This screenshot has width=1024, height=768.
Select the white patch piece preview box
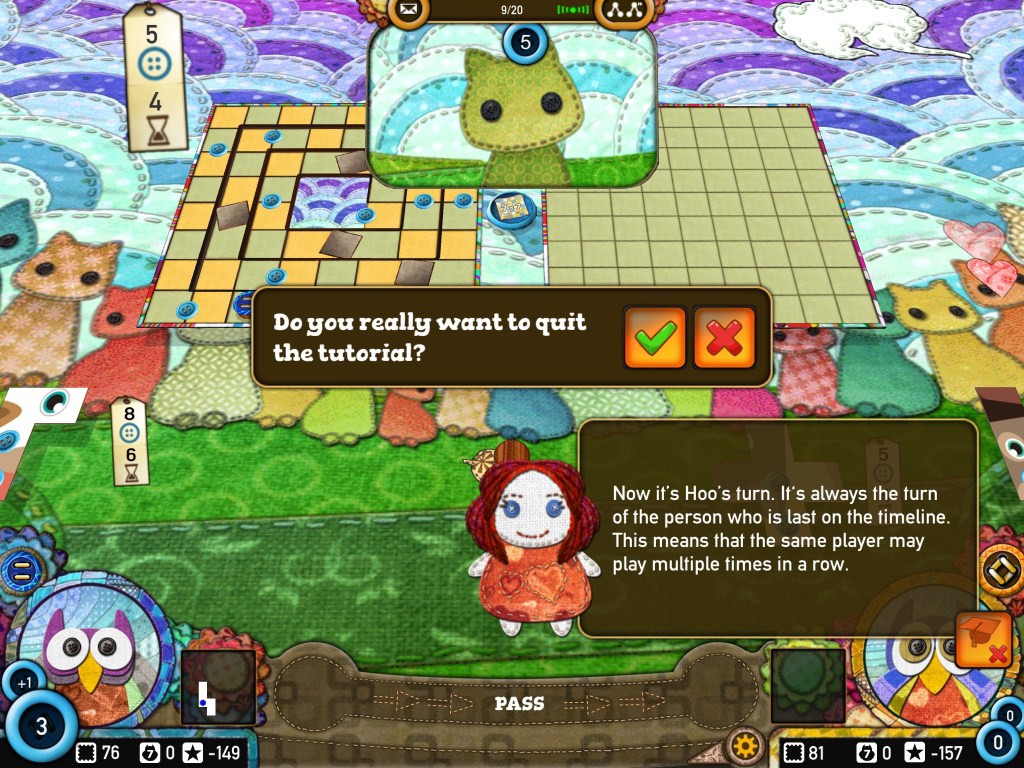[x=217, y=687]
